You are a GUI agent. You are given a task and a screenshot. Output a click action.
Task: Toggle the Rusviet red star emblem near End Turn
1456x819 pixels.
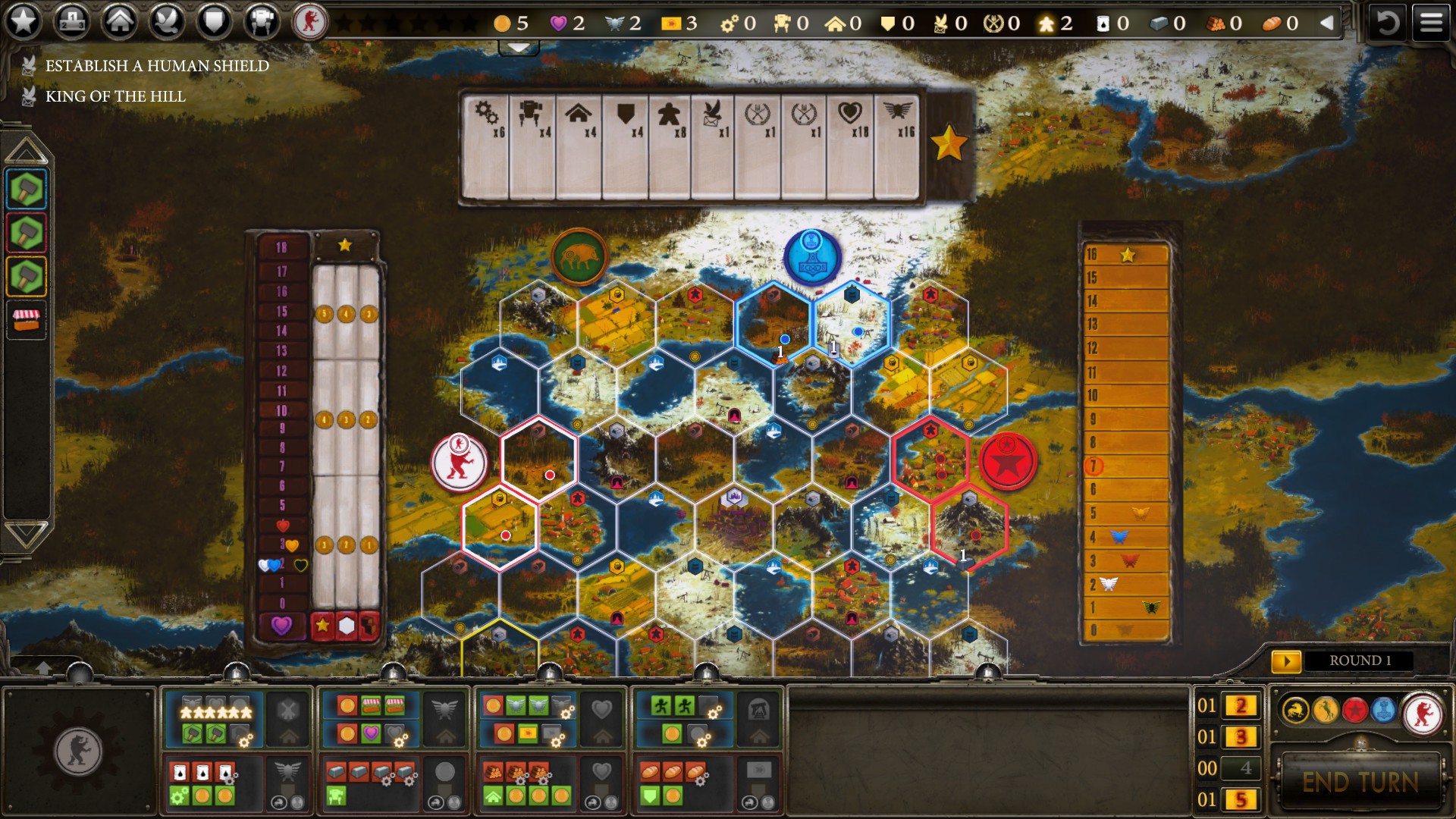[1354, 709]
